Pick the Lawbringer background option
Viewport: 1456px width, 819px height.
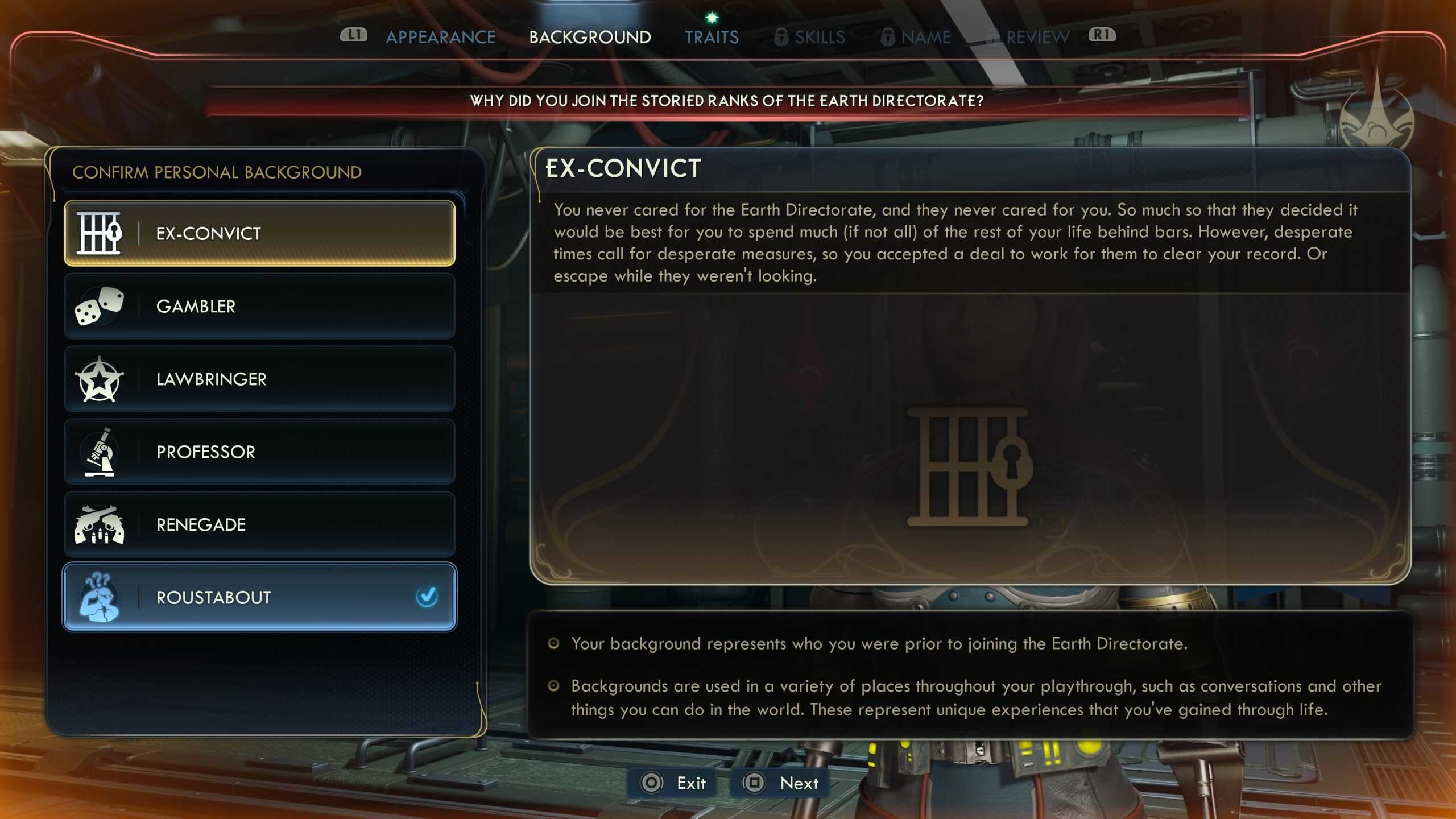[259, 379]
